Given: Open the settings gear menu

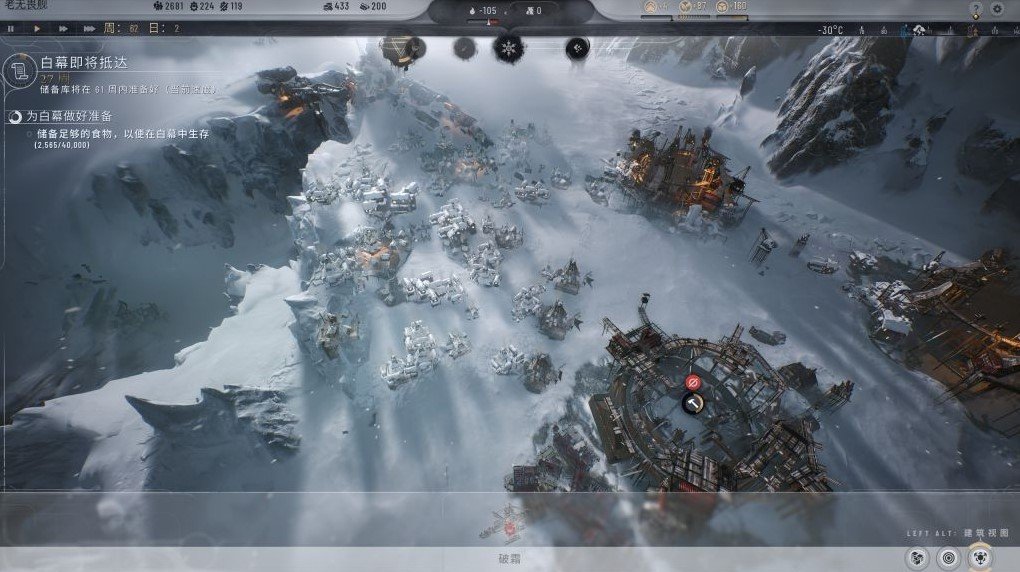Looking at the screenshot, I should click(997, 9).
